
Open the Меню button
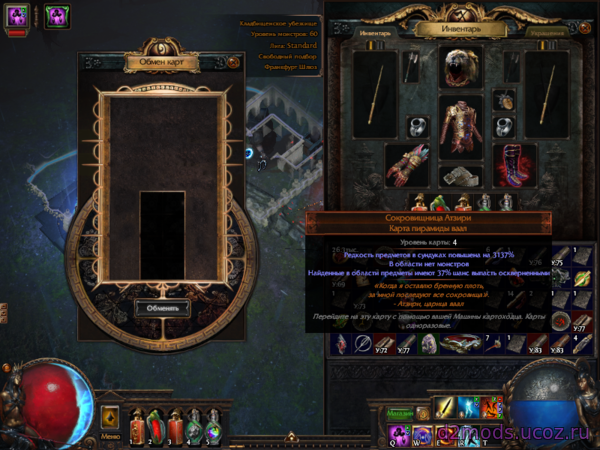coord(110,435)
